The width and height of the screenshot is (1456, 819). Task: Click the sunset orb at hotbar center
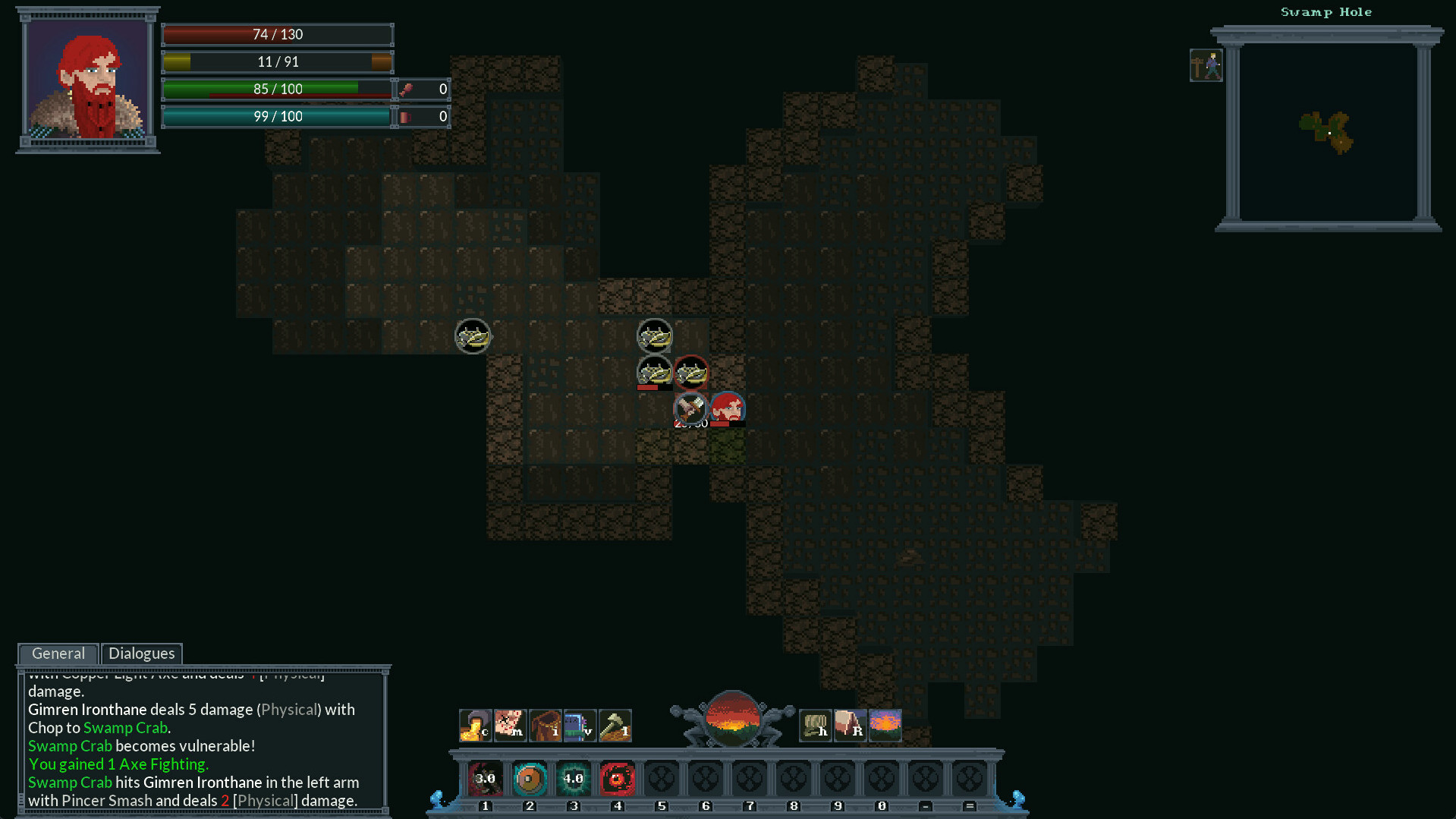732,717
